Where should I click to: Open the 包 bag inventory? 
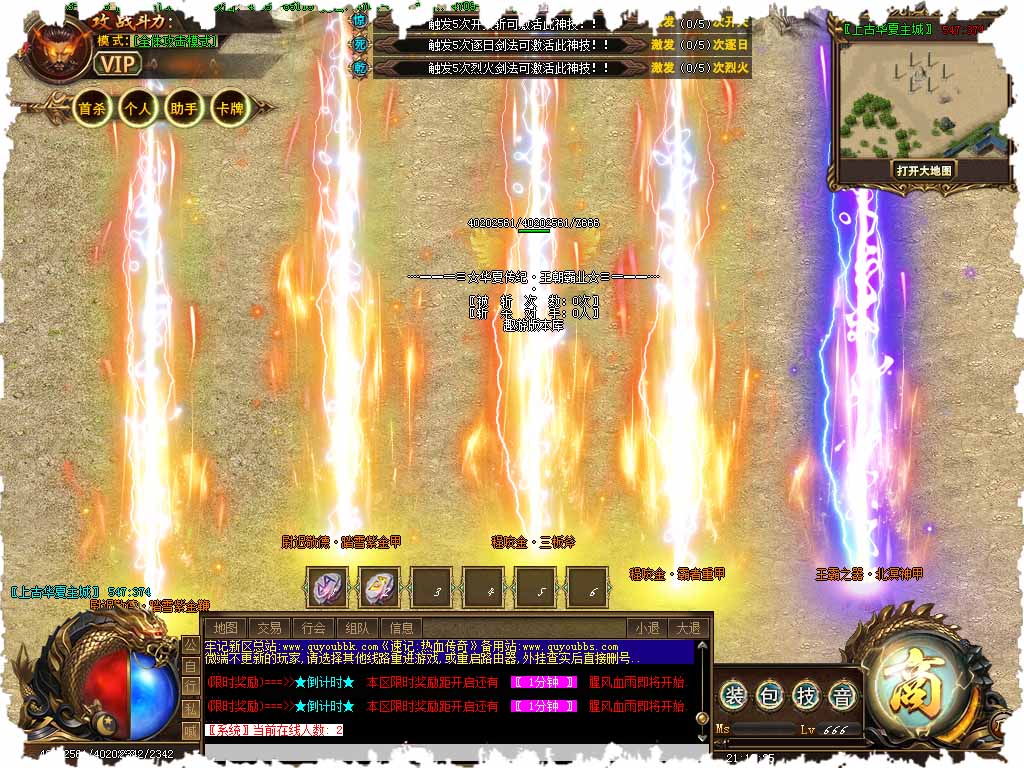pyautogui.click(x=771, y=696)
